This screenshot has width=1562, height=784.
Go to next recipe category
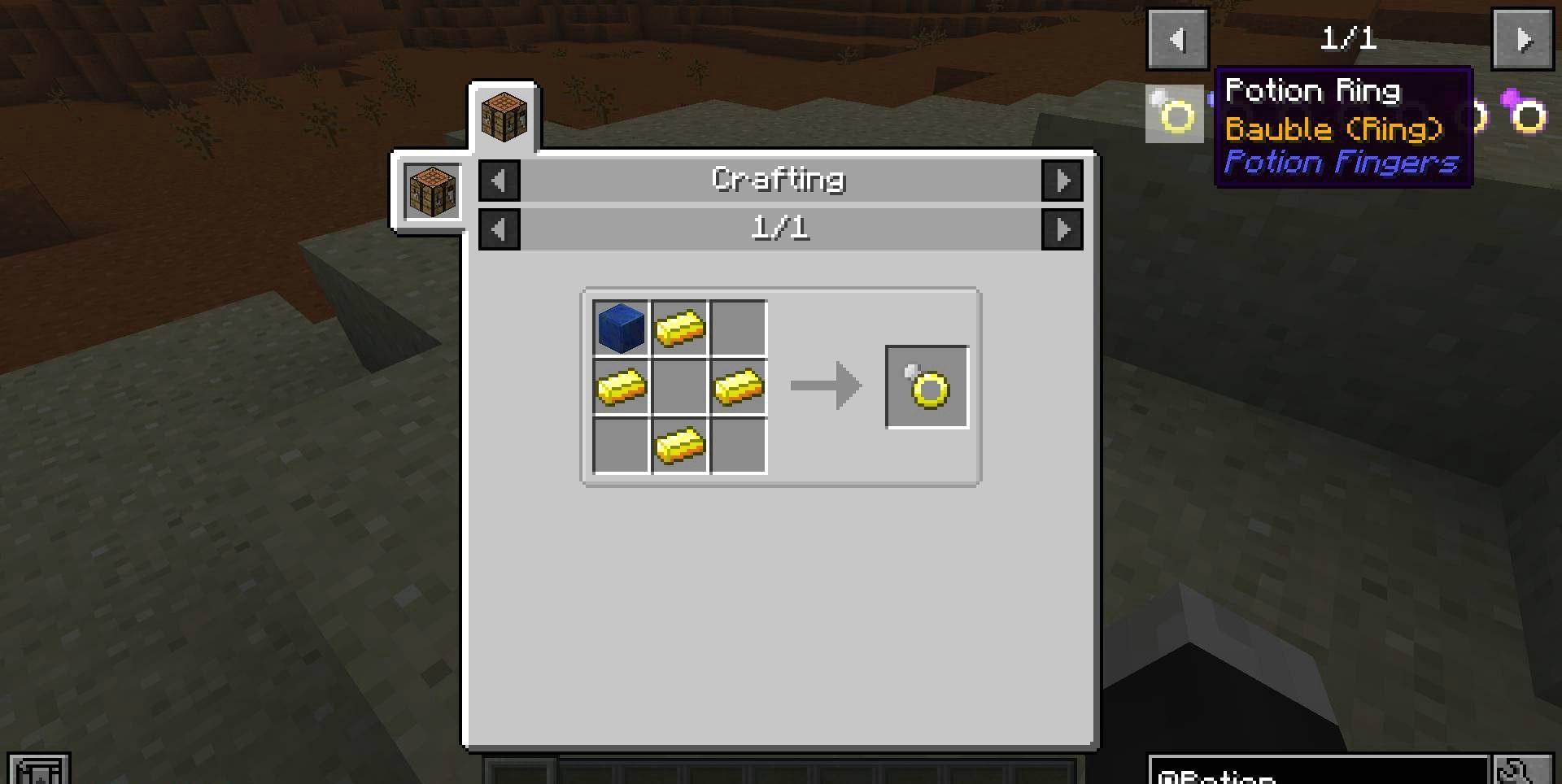click(1062, 181)
